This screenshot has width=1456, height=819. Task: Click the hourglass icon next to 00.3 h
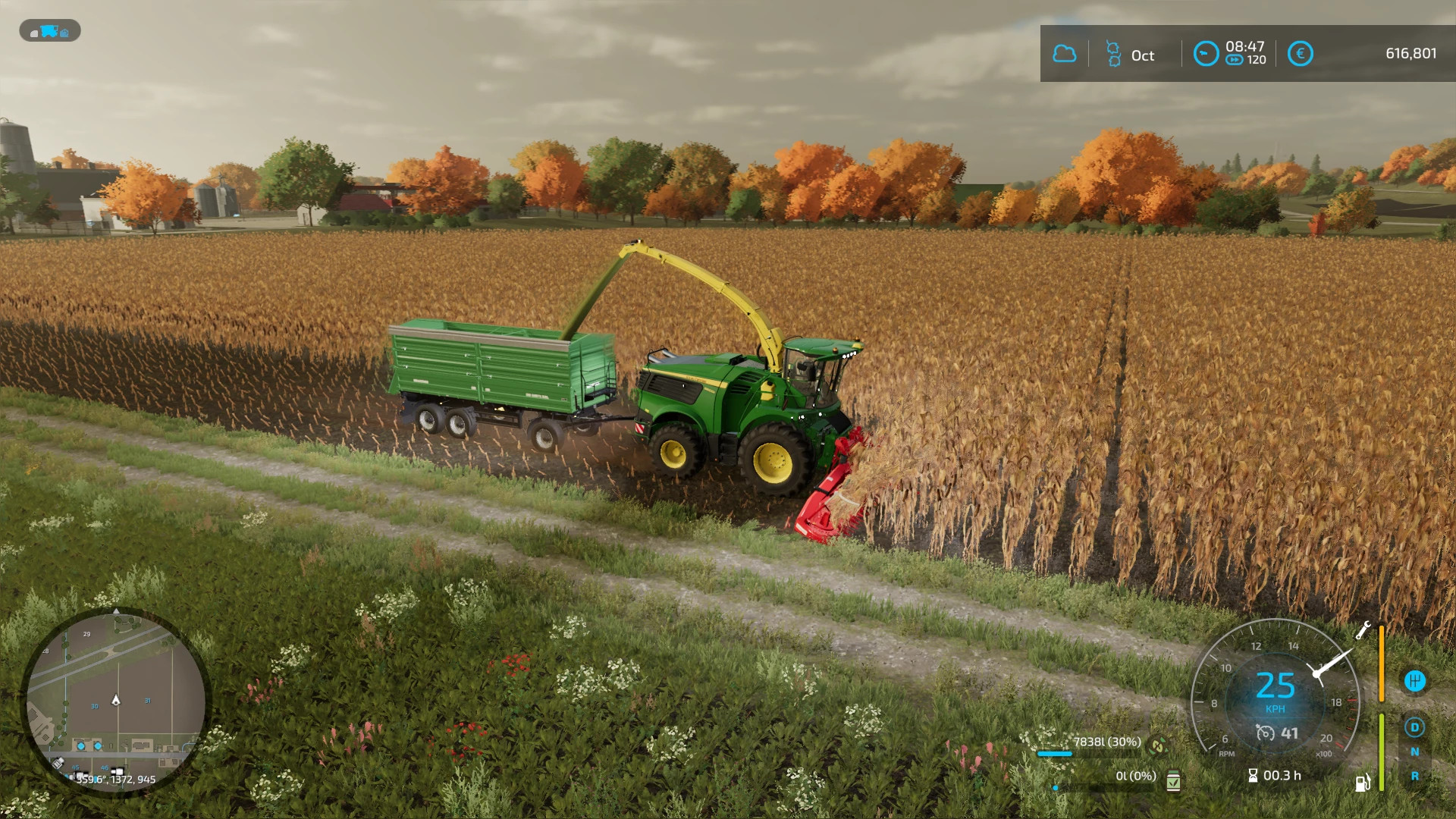pyautogui.click(x=1252, y=775)
